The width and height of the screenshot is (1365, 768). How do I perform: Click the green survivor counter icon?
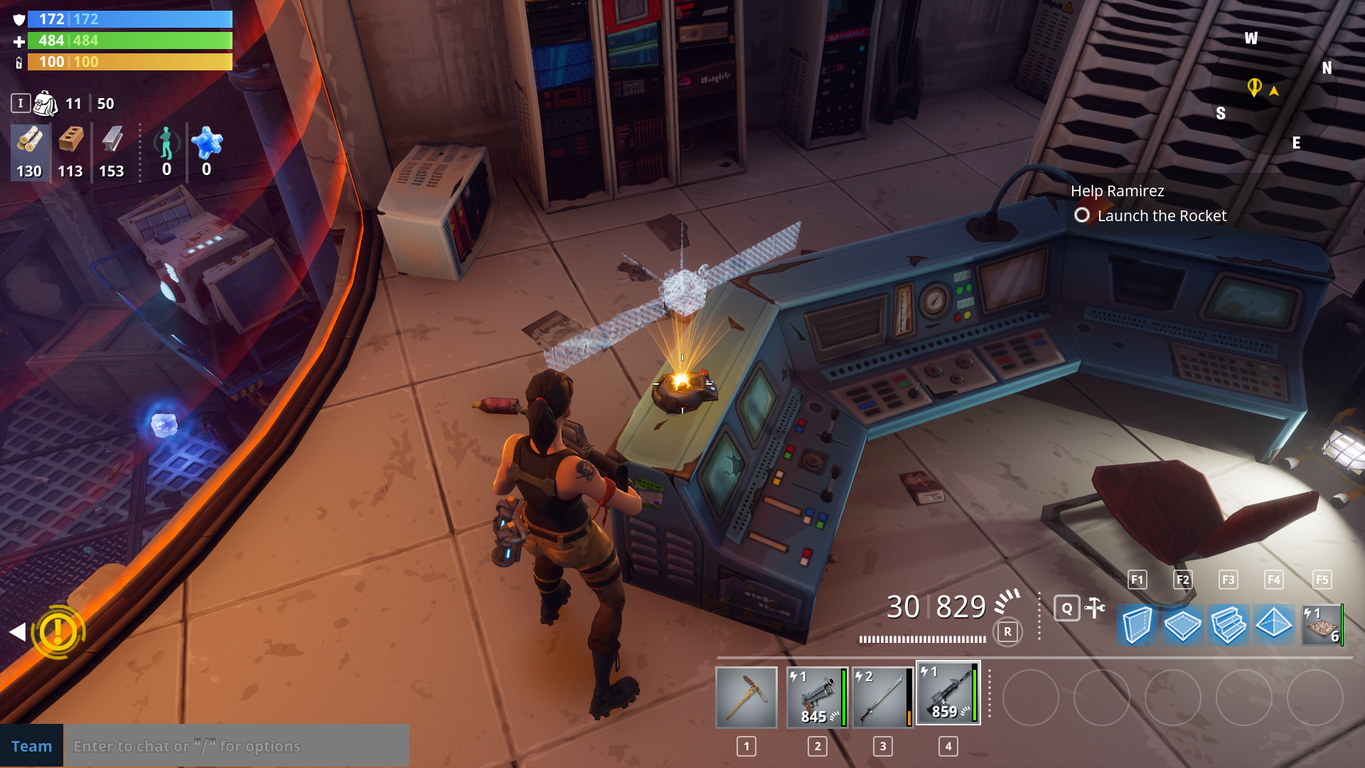[x=166, y=145]
